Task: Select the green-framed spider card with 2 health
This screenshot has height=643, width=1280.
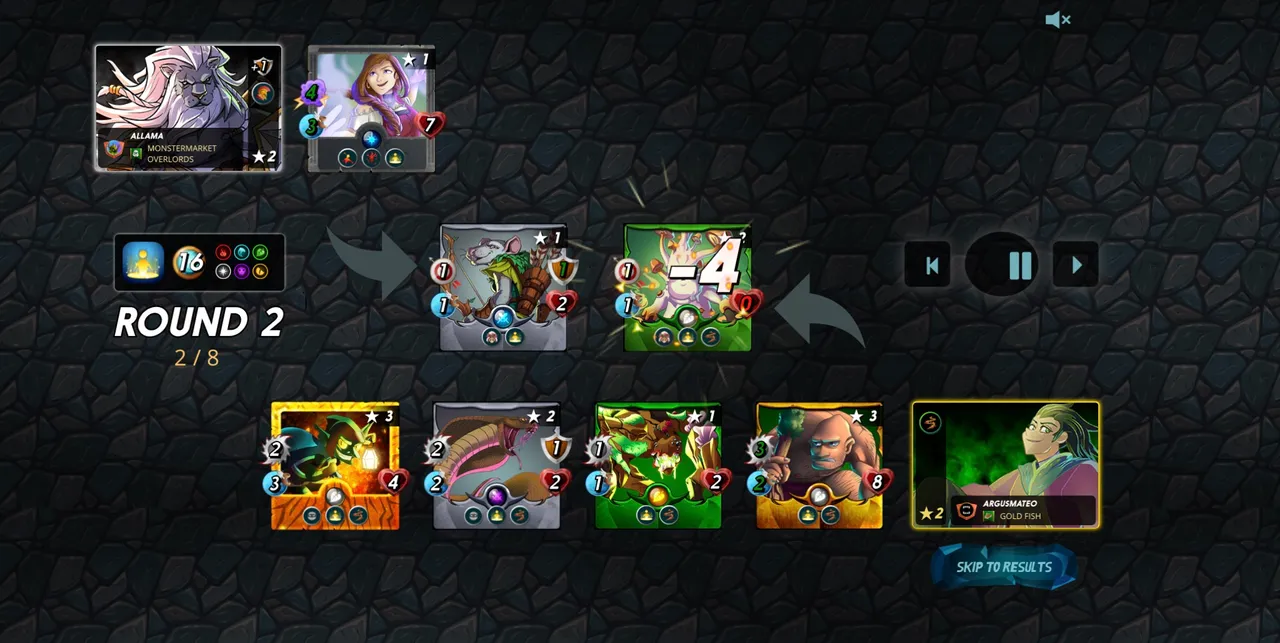Action: pyautogui.click(x=658, y=465)
